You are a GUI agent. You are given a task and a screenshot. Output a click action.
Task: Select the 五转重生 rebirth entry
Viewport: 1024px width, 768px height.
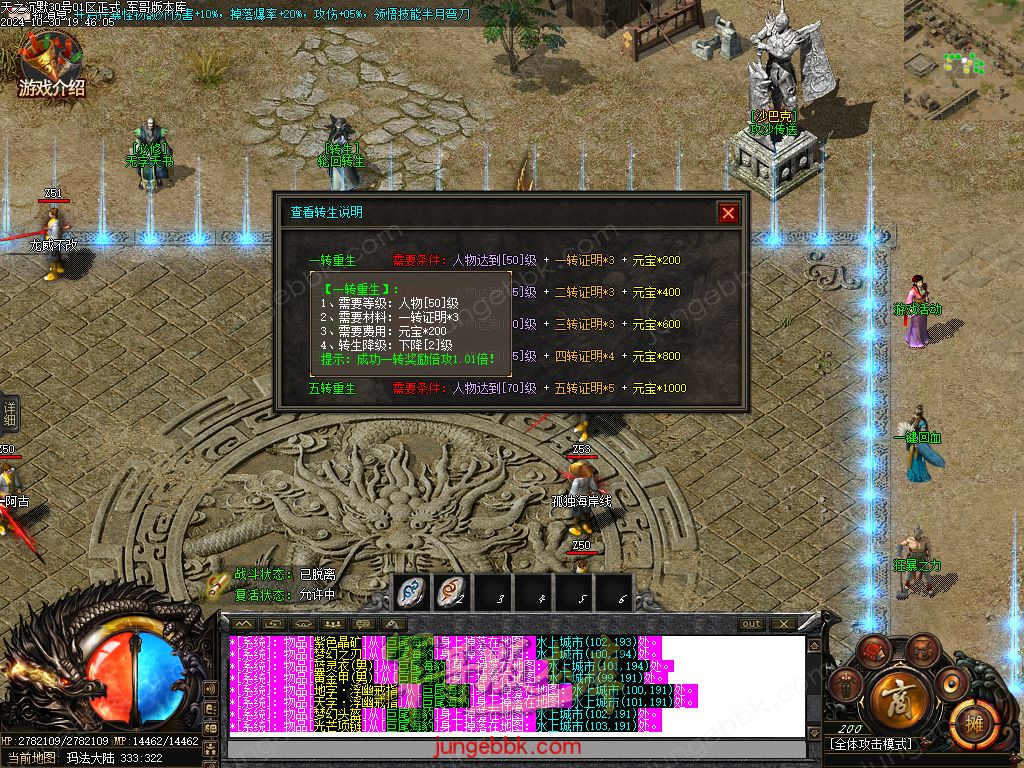332,388
